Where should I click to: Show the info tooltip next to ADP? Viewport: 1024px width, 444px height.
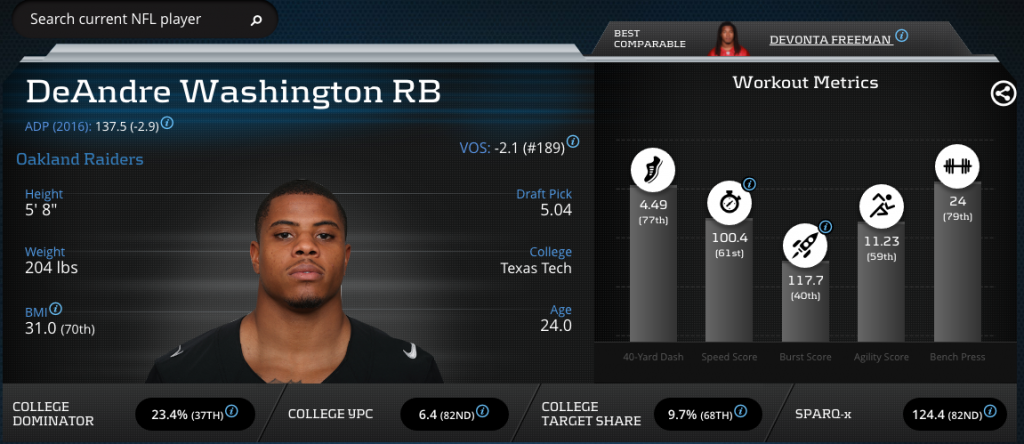coord(168,124)
